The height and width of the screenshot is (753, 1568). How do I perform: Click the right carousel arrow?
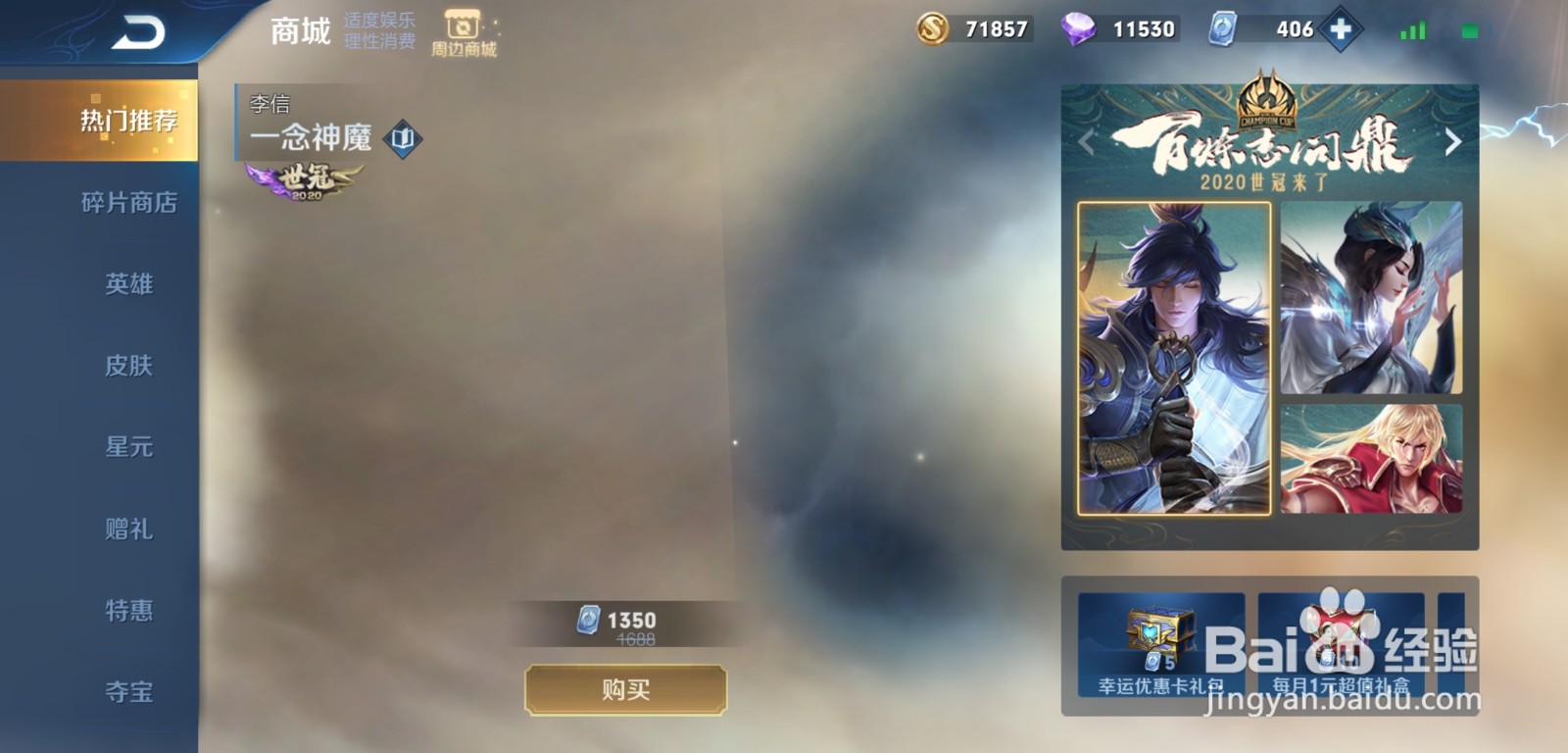click(x=1455, y=140)
